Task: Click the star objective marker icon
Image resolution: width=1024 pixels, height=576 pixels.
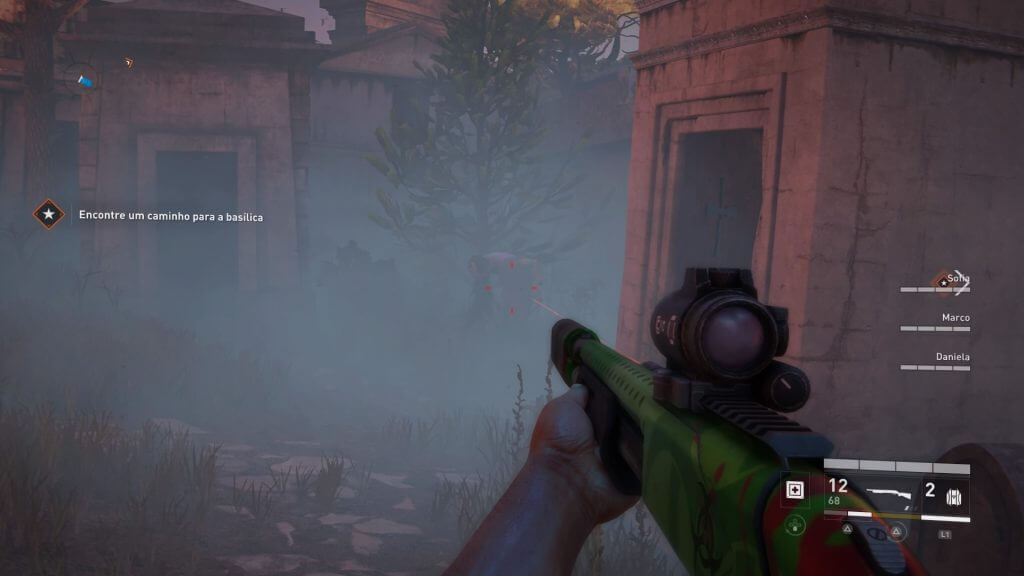Action: [48, 214]
